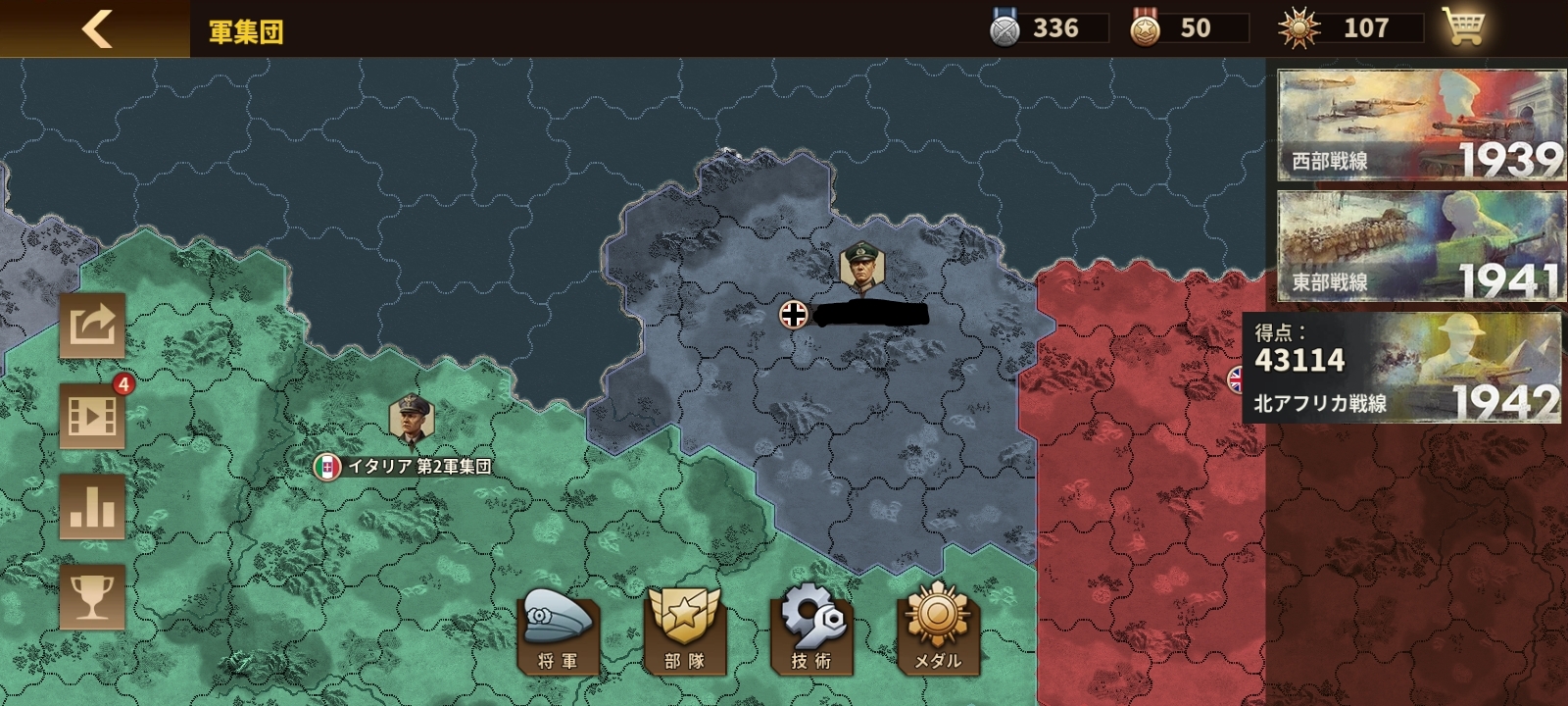Image resolution: width=1568 pixels, height=706 pixels.
Task: Open the 将軍 generals menu
Action: (558, 631)
